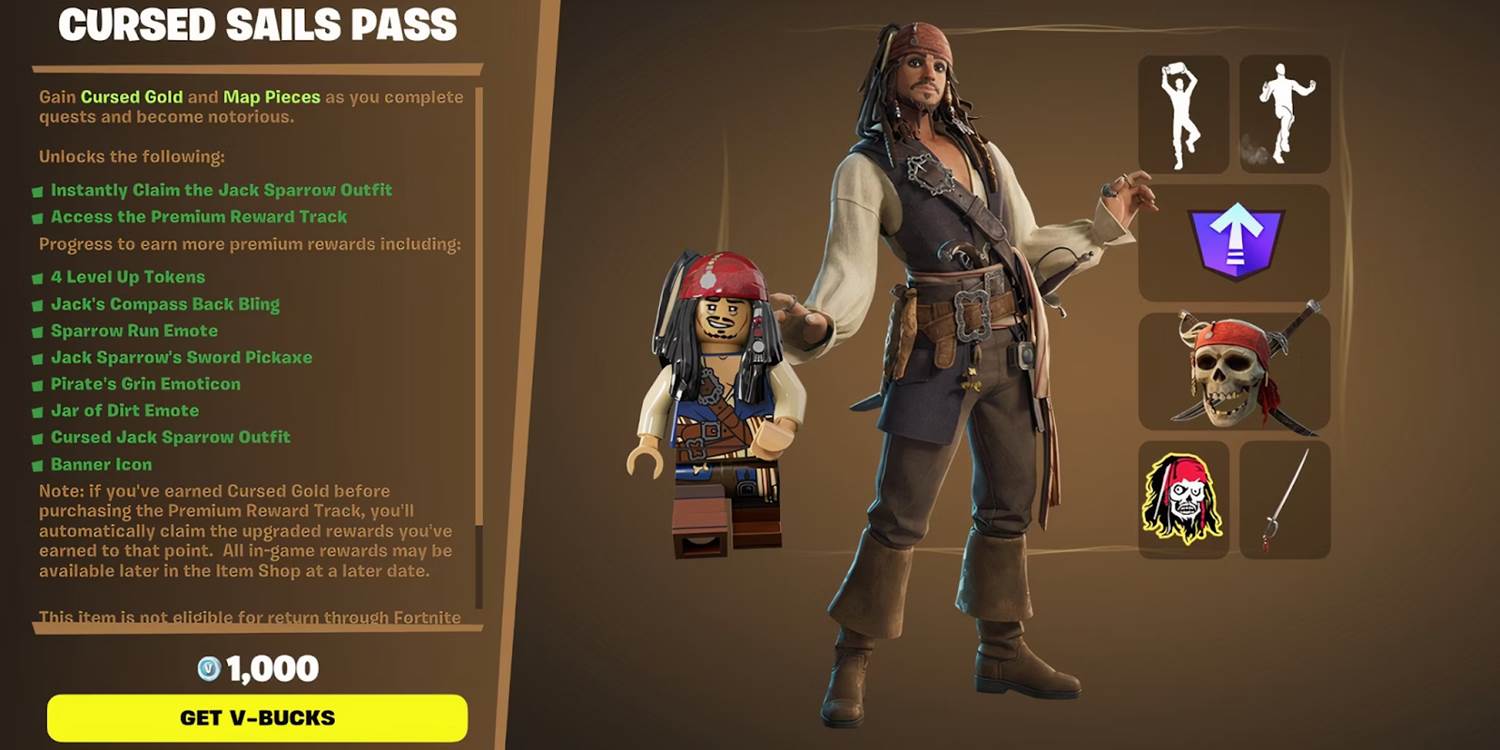Select Jack Sparrow's Sword pickaxe tile
Image resolution: width=1500 pixels, height=750 pixels.
1285,500
